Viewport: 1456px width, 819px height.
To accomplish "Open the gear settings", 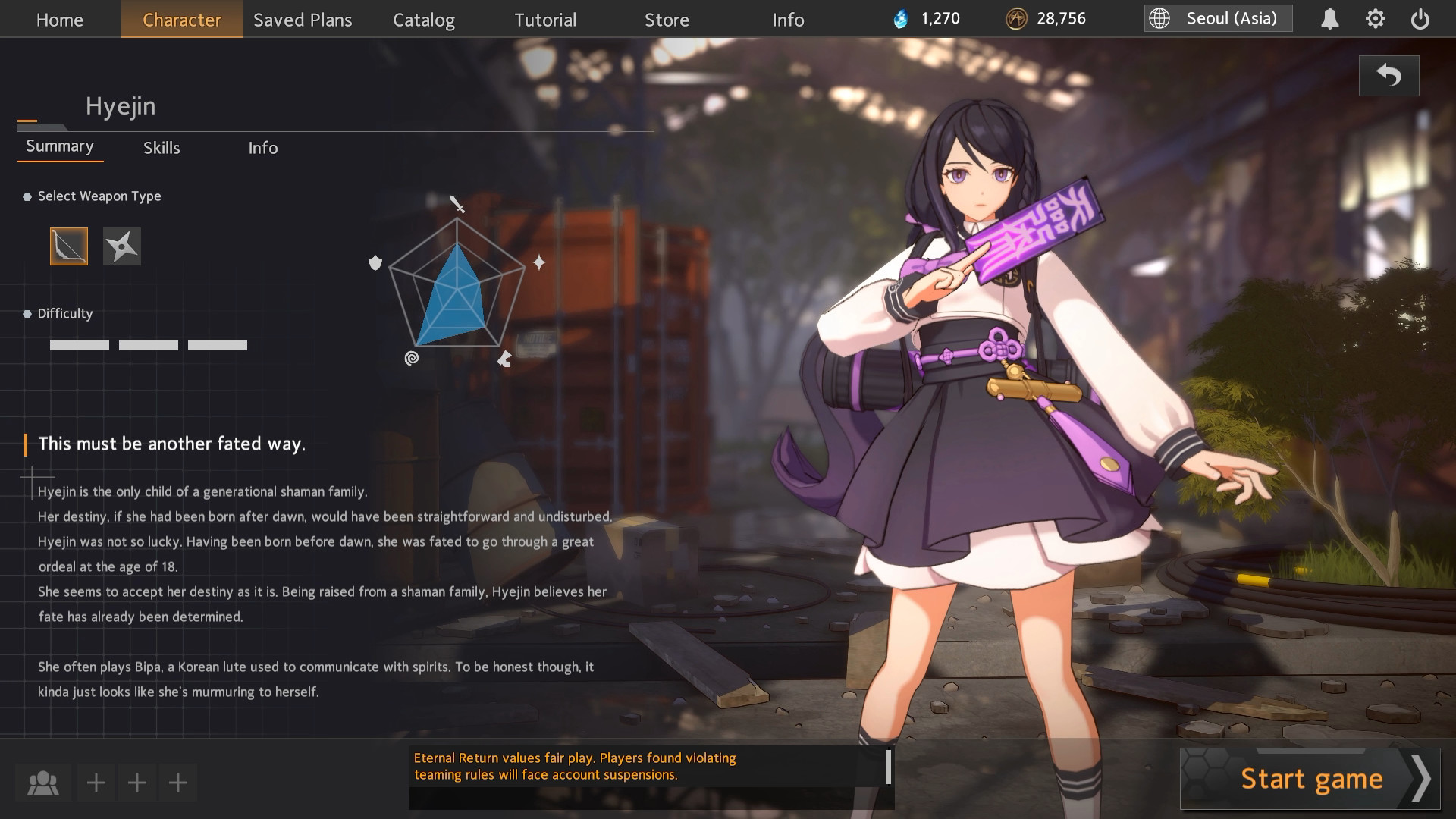I will [1375, 19].
